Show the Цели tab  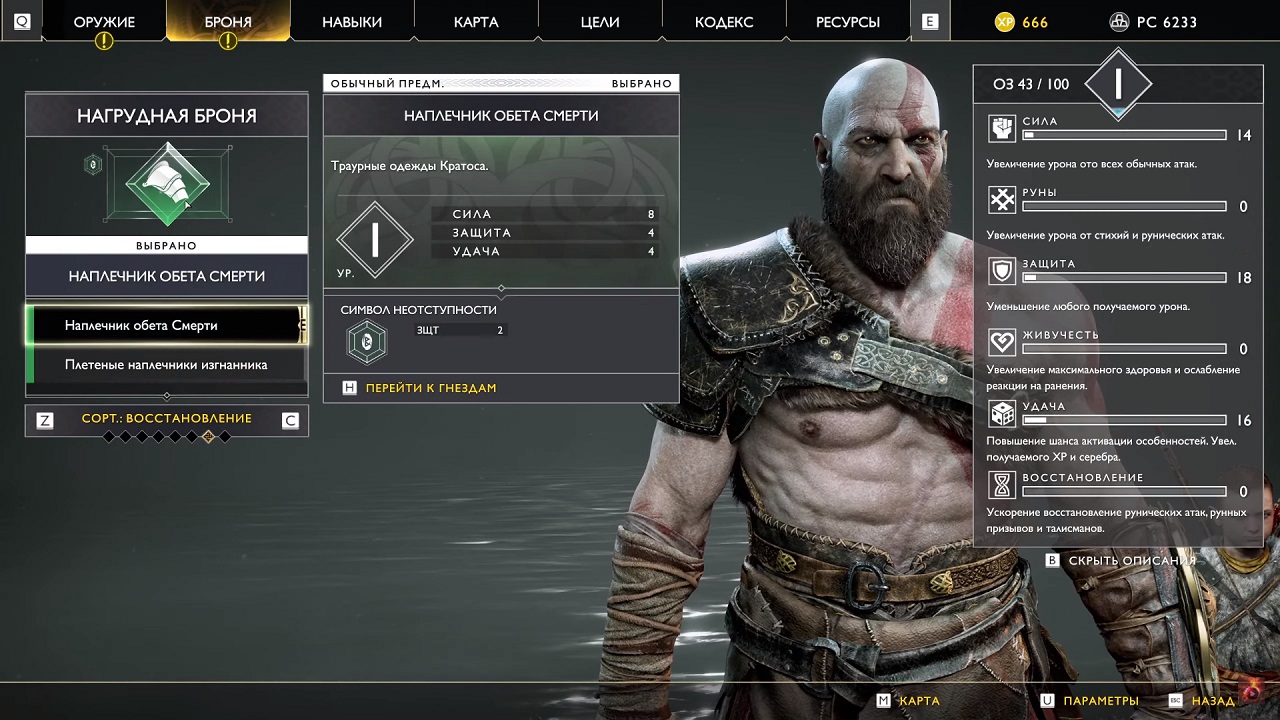pos(600,22)
